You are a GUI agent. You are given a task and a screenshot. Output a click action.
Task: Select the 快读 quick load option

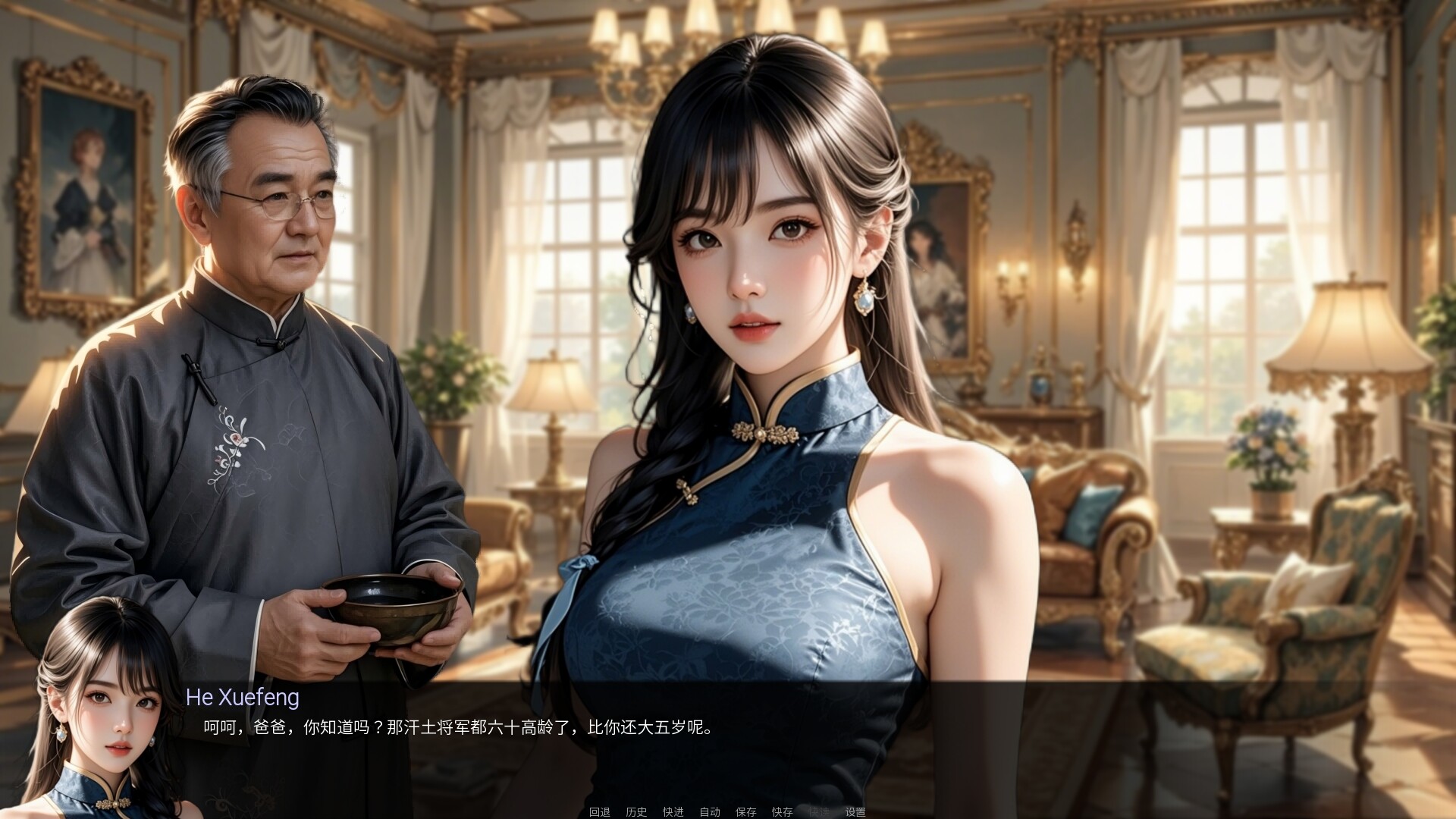(817, 811)
